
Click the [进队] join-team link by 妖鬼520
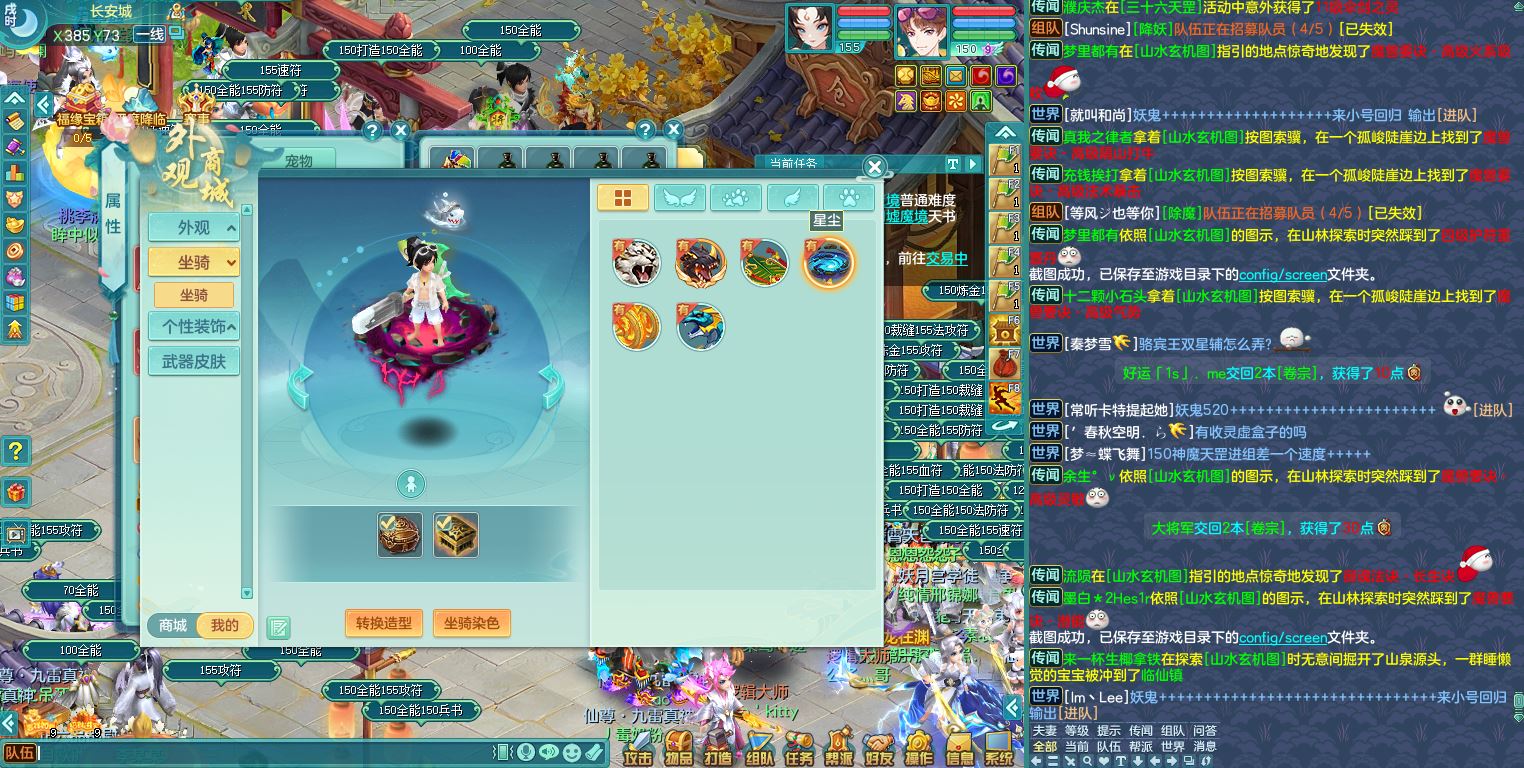click(x=1494, y=410)
